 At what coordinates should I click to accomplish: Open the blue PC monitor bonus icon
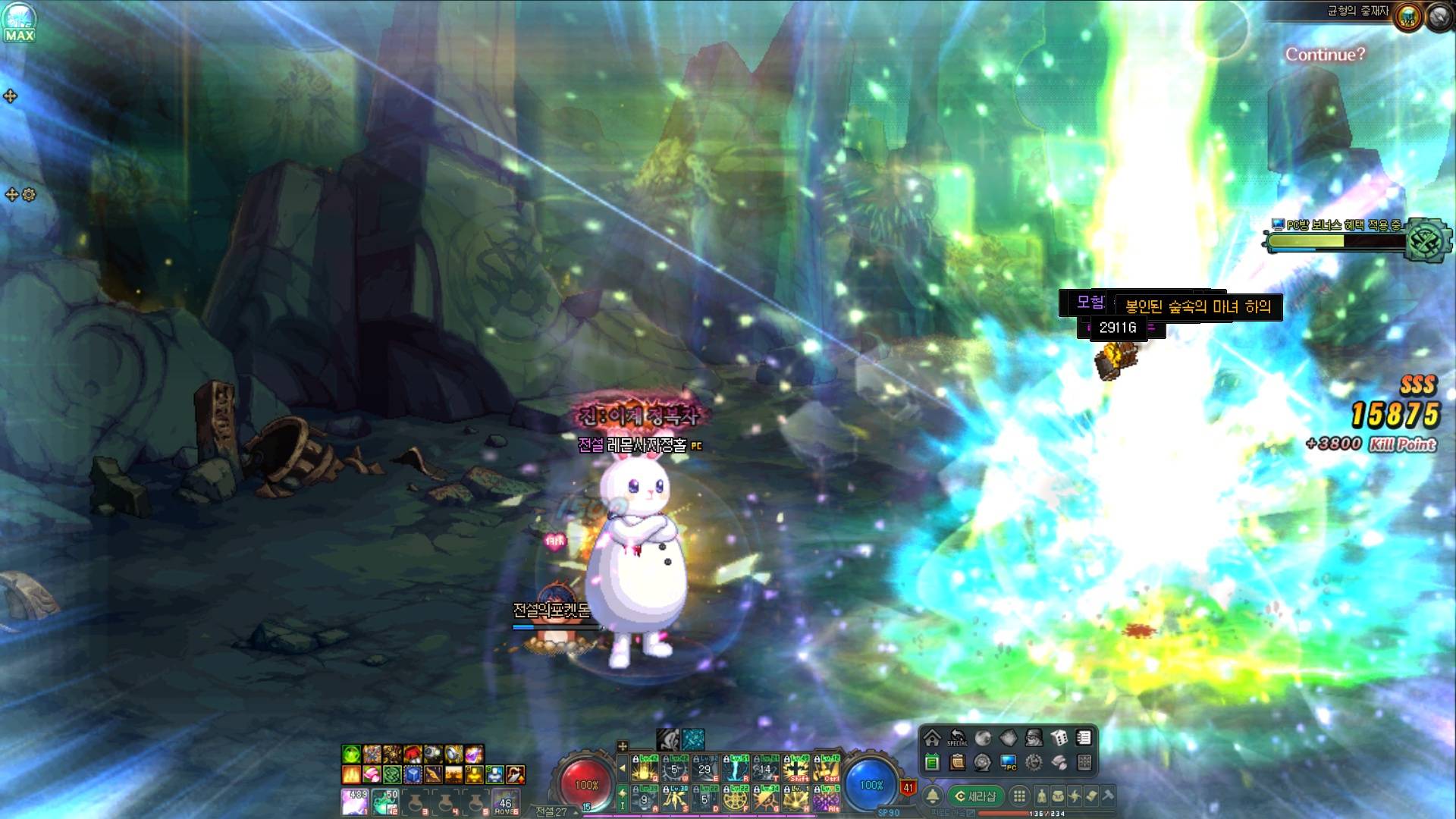point(1009,762)
